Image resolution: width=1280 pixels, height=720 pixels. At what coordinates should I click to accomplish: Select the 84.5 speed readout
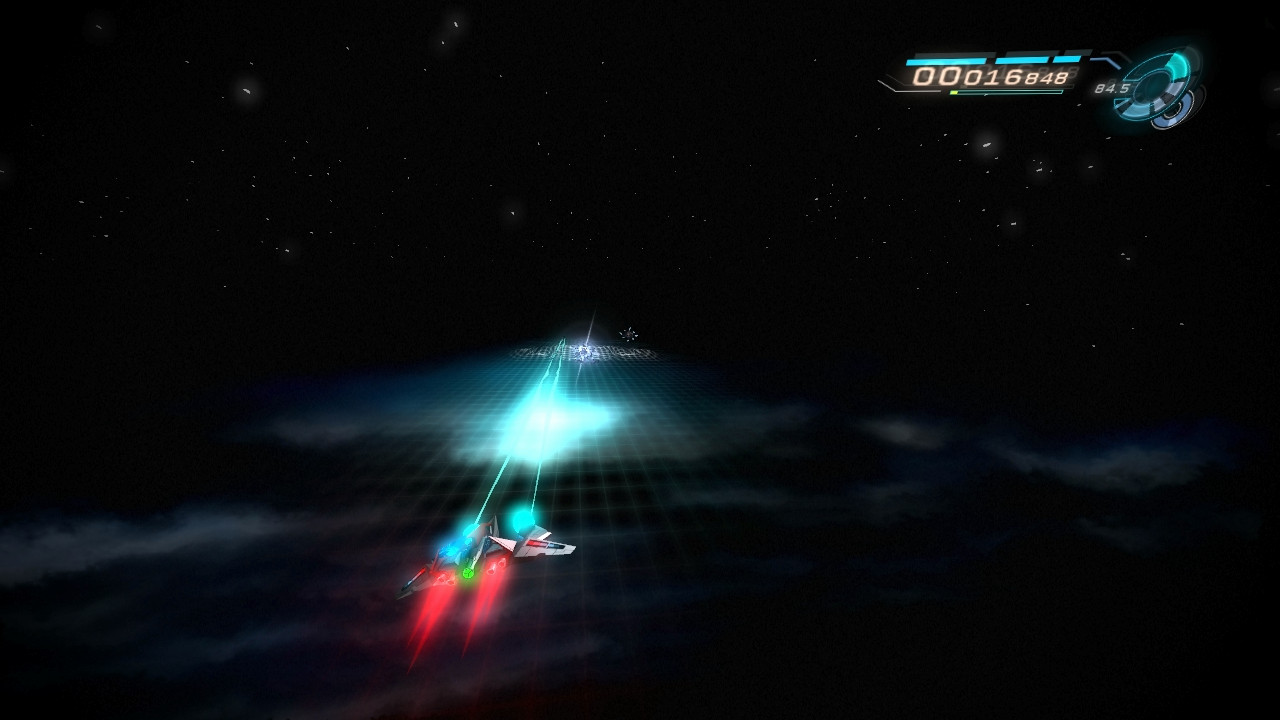click(1112, 89)
